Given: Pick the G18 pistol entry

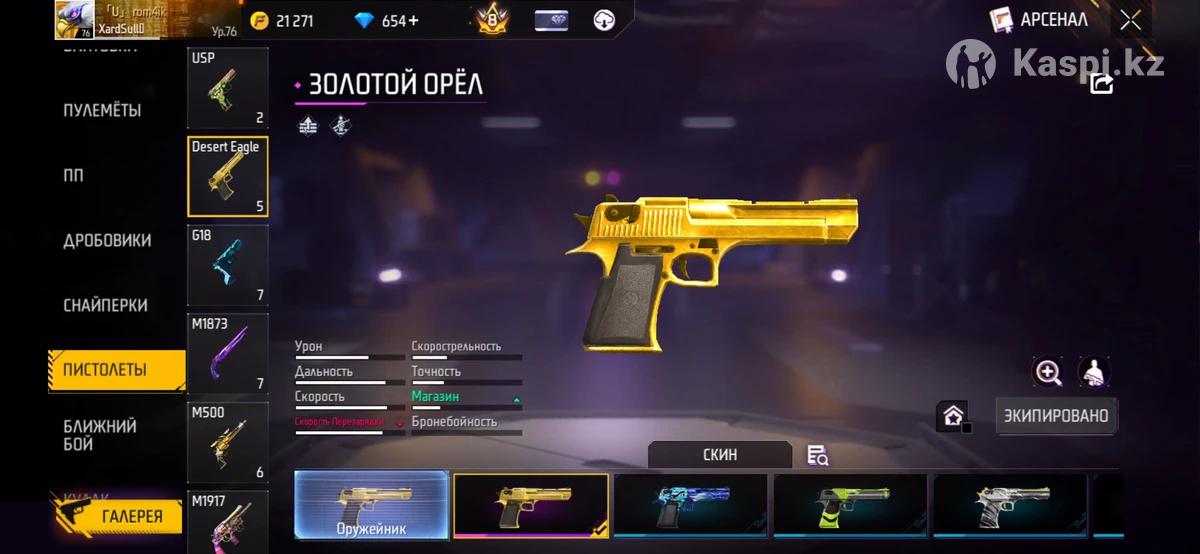Looking at the screenshot, I should click(227, 265).
